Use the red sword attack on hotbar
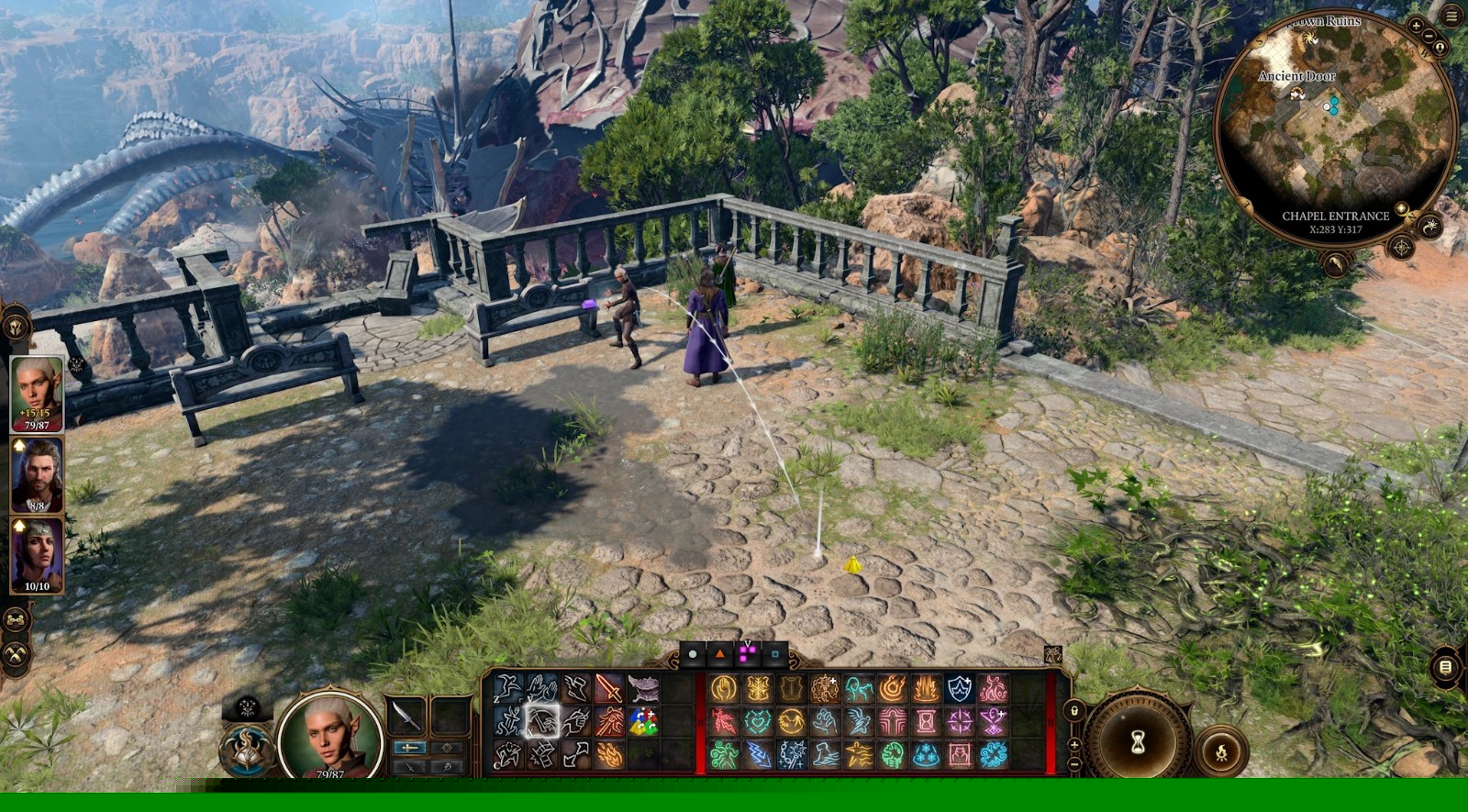 coord(609,688)
